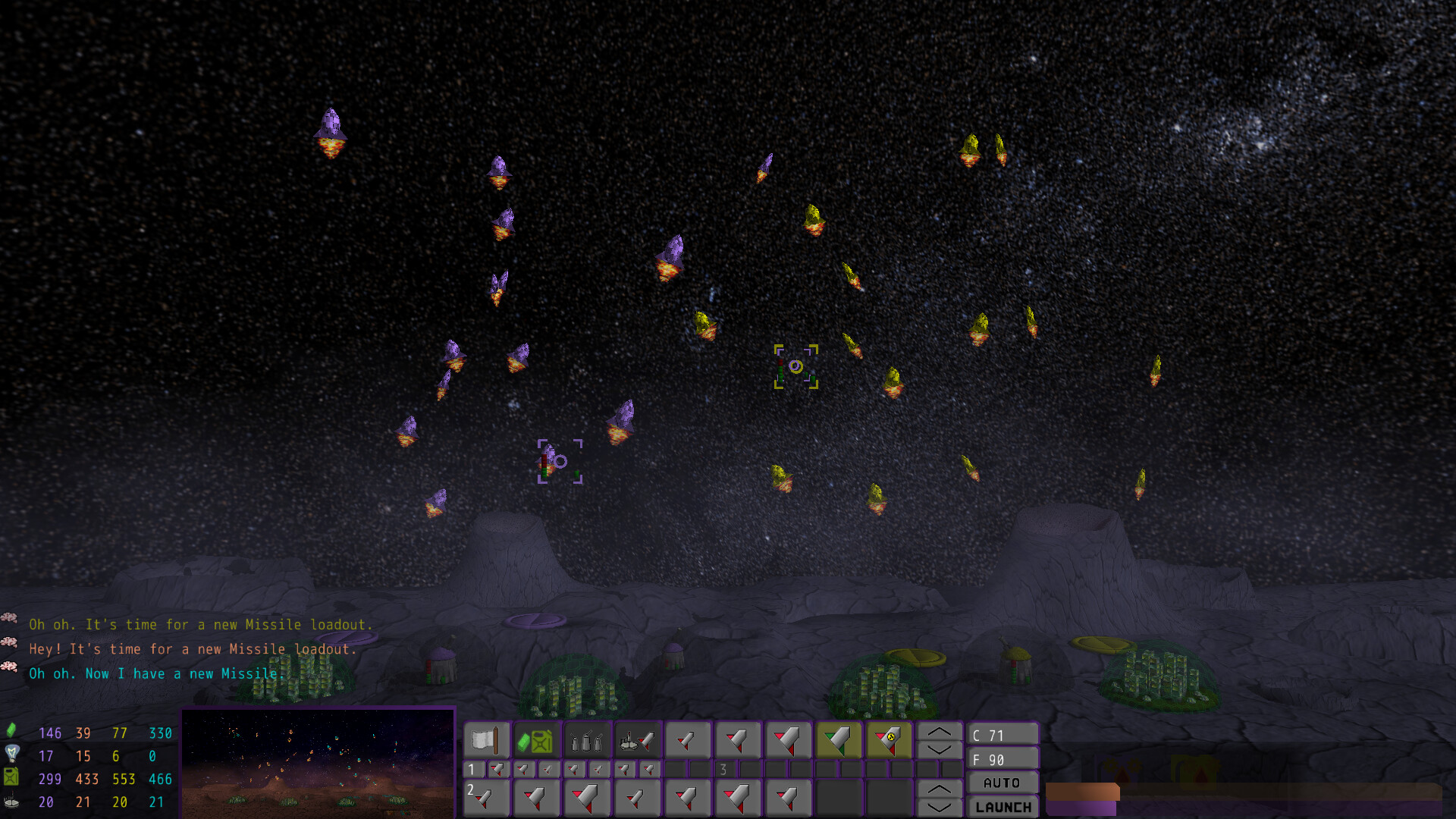The image size is (1456, 819).
Task: Select loadout row 1
Action: tap(471, 768)
